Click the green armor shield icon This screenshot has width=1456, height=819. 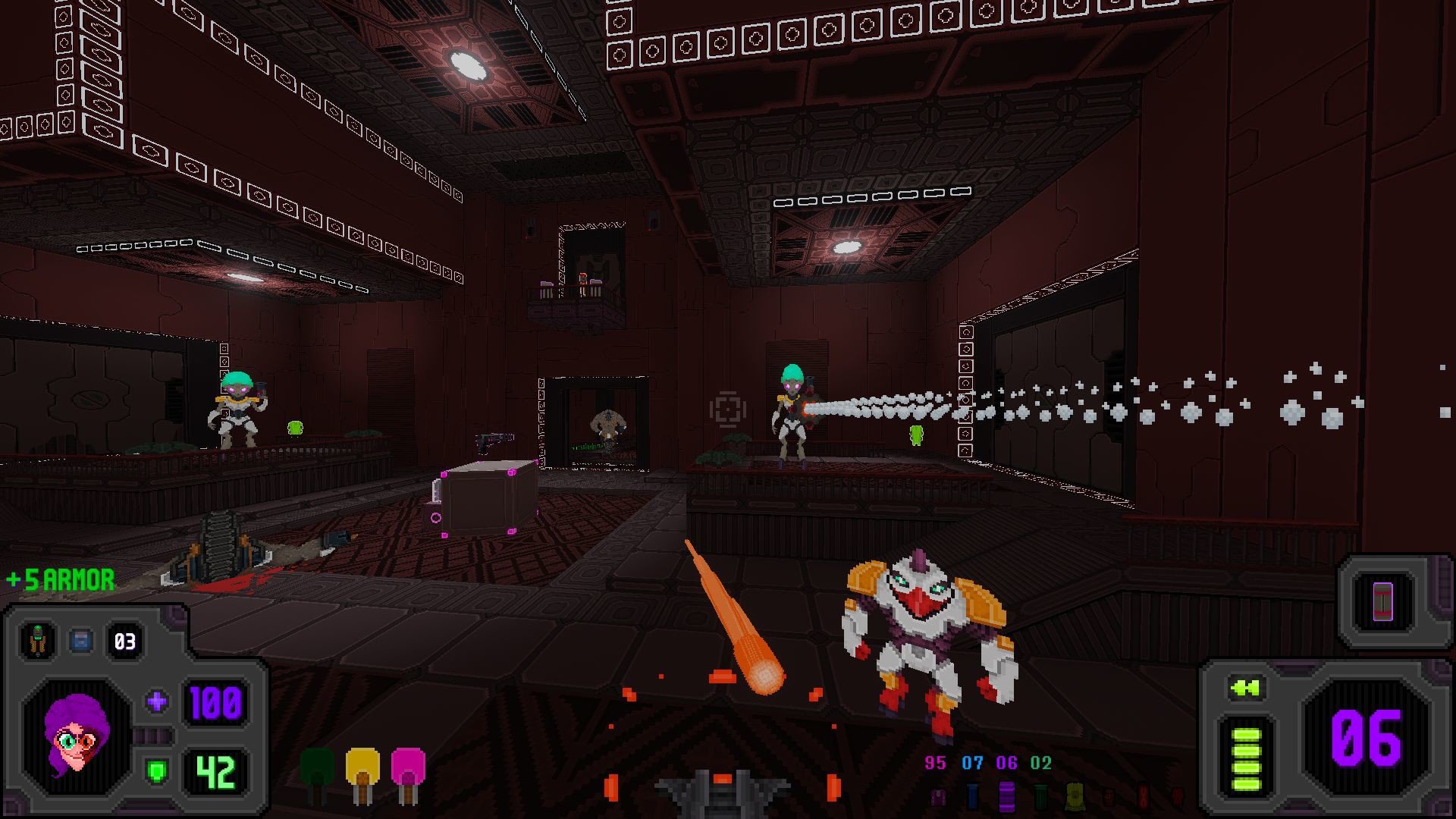pos(157,772)
